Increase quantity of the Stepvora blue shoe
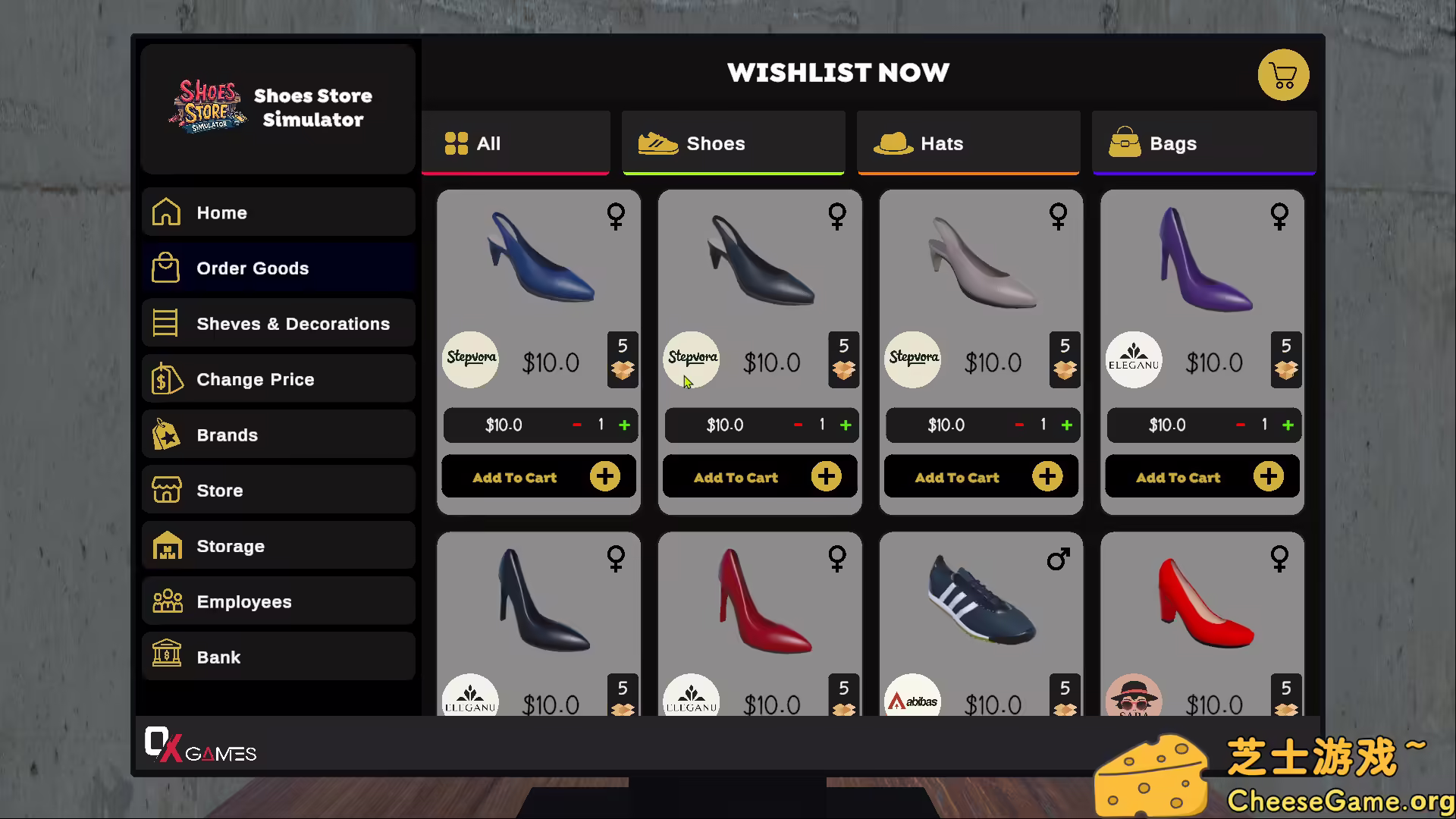Image resolution: width=1456 pixels, height=819 pixels. [x=625, y=425]
